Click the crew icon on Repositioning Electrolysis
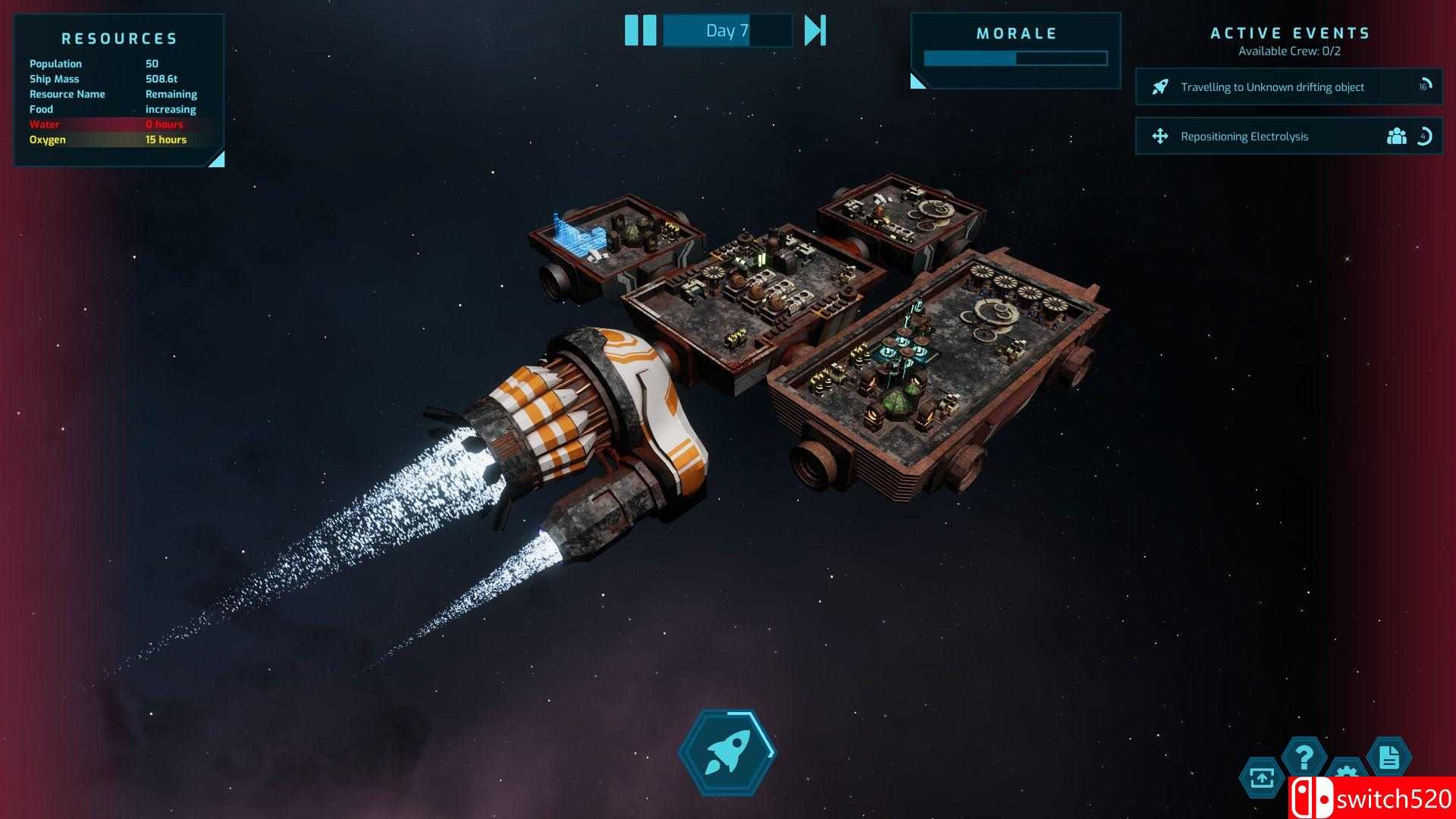Viewport: 1456px width, 819px height. tap(1396, 136)
